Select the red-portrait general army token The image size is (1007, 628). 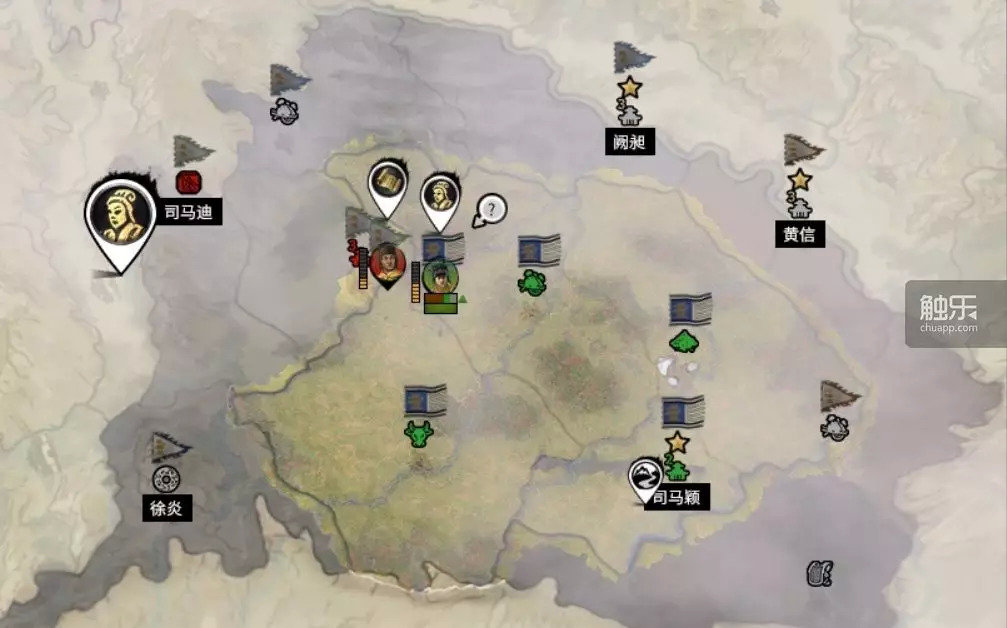click(386, 263)
